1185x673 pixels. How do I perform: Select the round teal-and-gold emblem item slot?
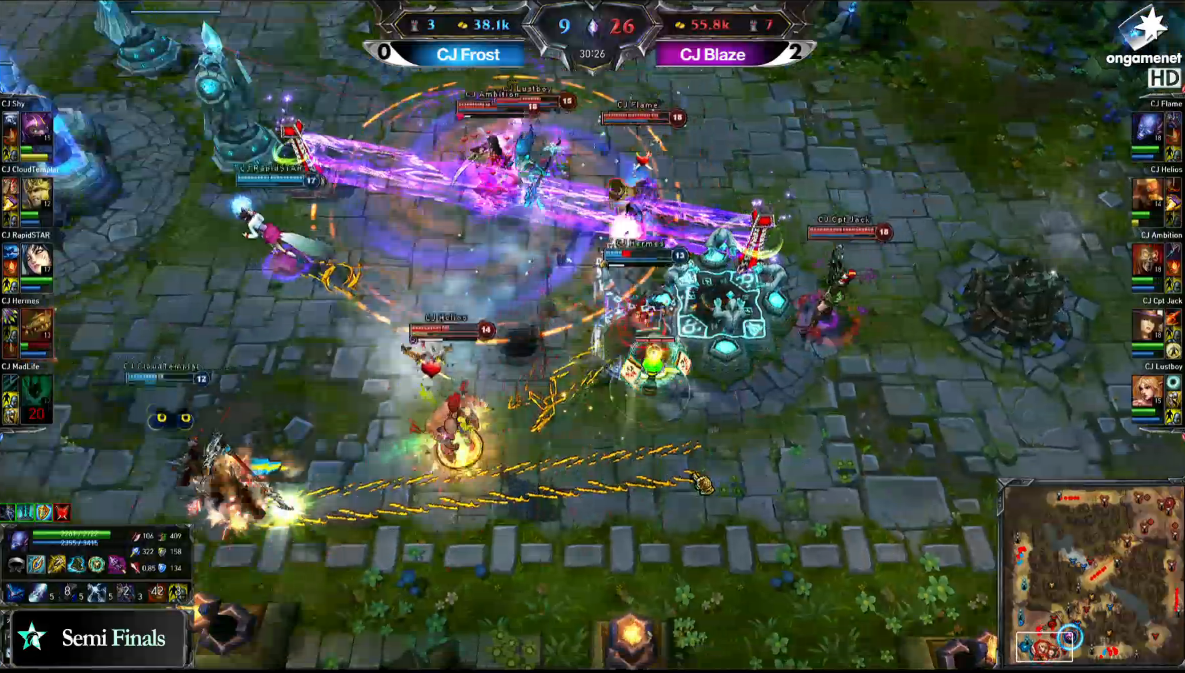click(x=96, y=565)
